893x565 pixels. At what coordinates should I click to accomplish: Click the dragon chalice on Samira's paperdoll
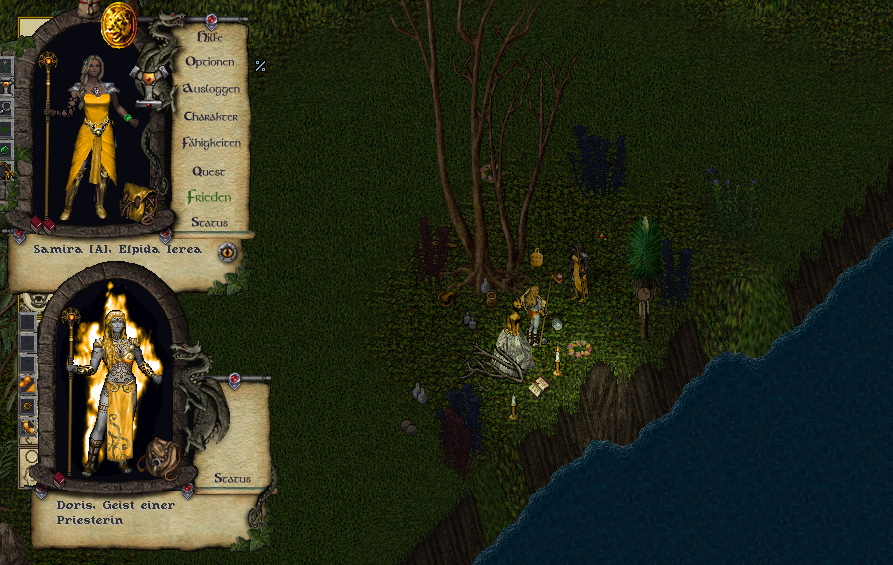tap(149, 86)
